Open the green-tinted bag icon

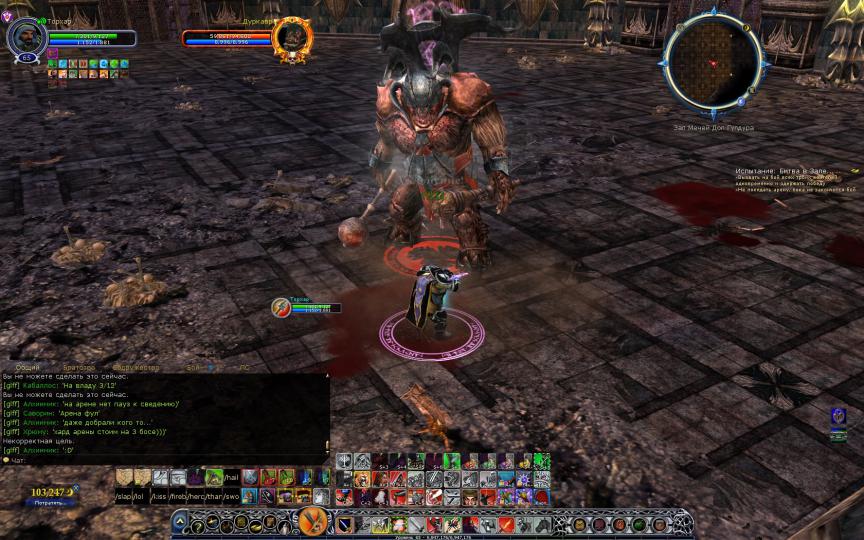pyautogui.click(x=637, y=524)
